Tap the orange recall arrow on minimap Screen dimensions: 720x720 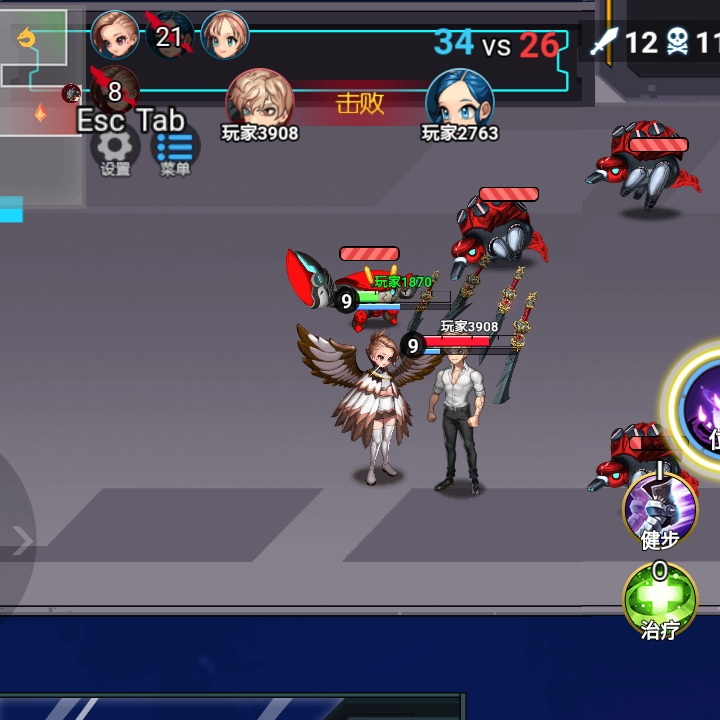coord(27,40)
